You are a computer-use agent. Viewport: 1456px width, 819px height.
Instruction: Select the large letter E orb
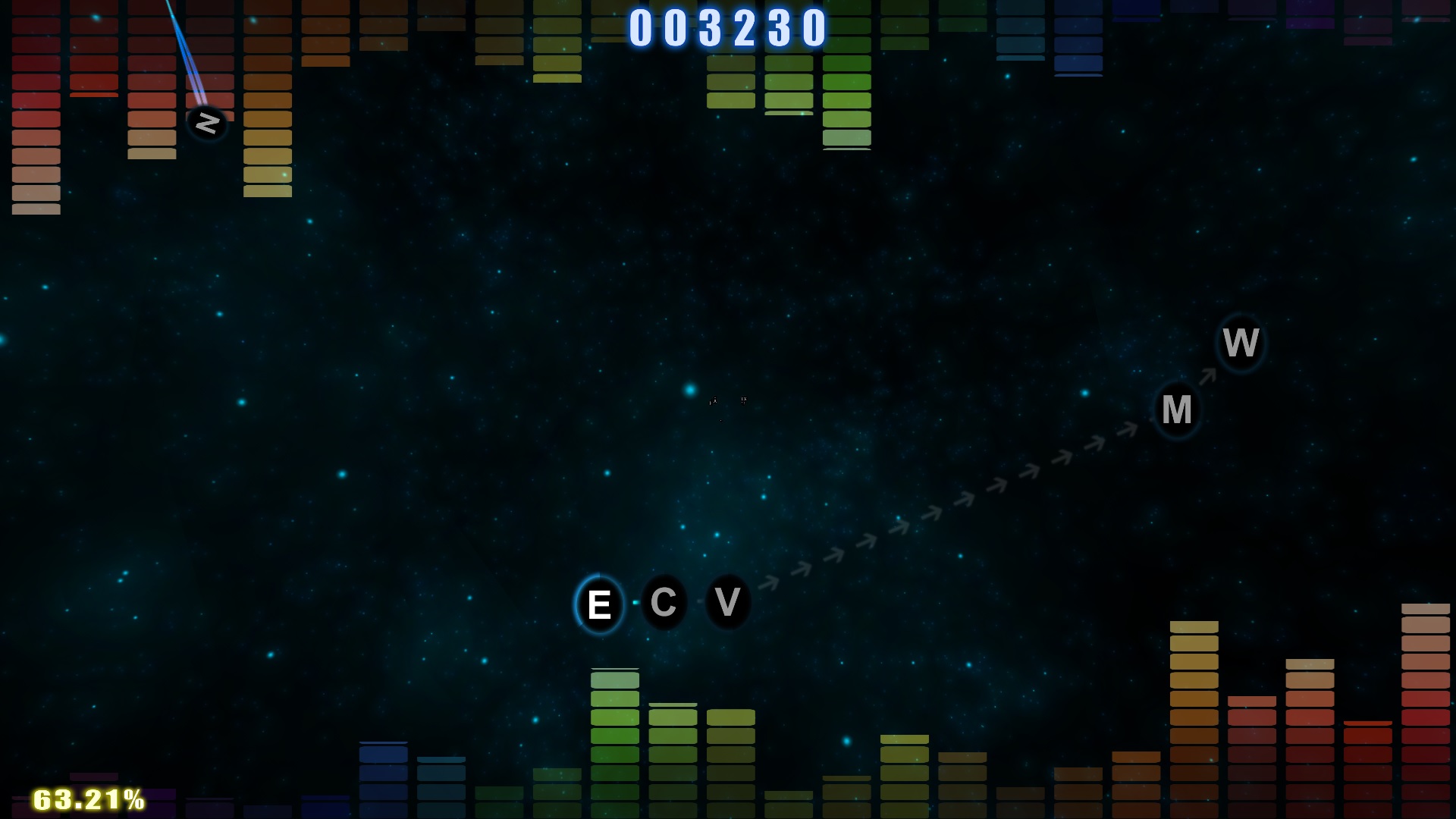(x=600, y=603)
